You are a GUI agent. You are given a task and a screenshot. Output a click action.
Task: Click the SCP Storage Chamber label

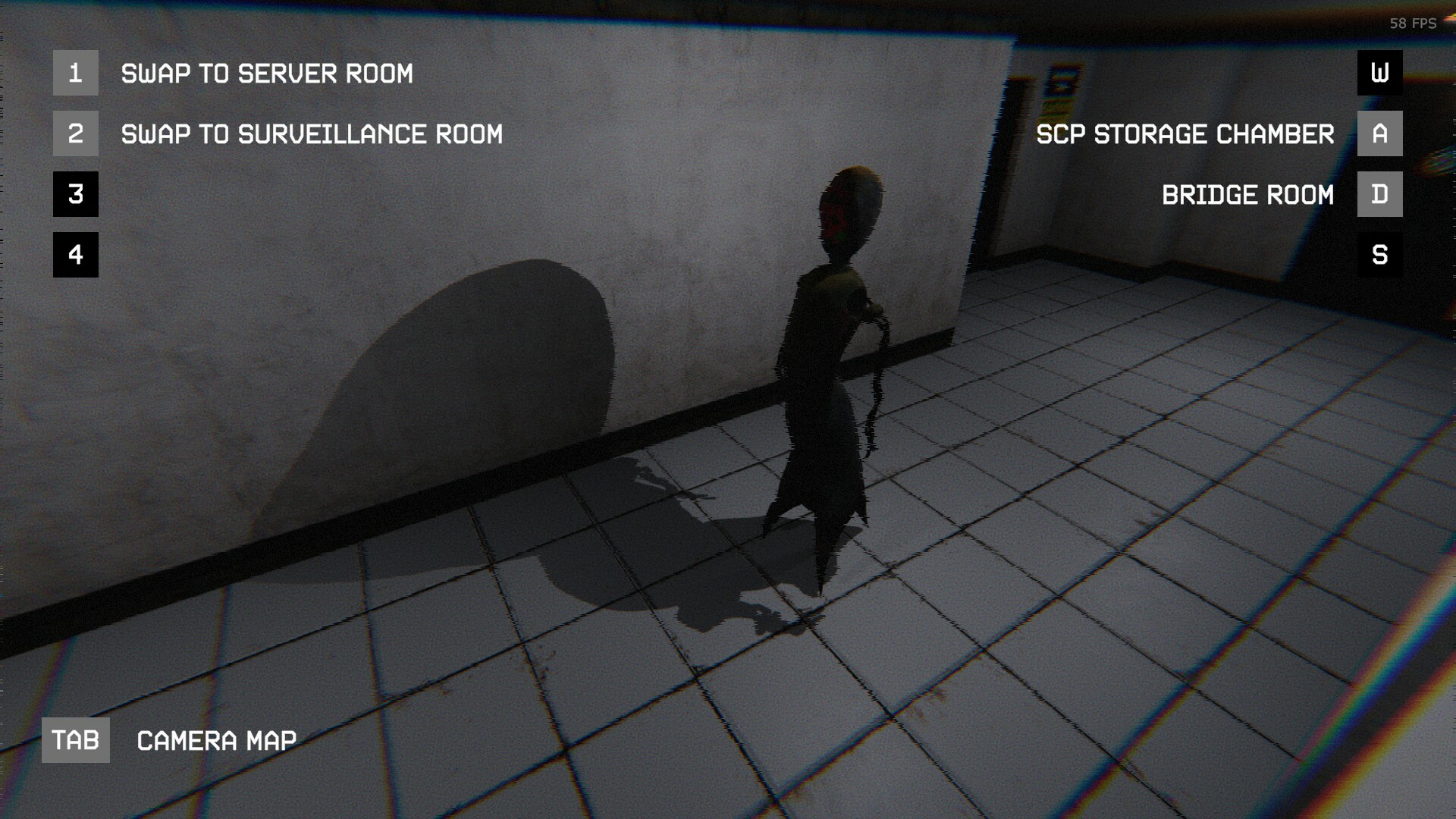(1185, 134)
